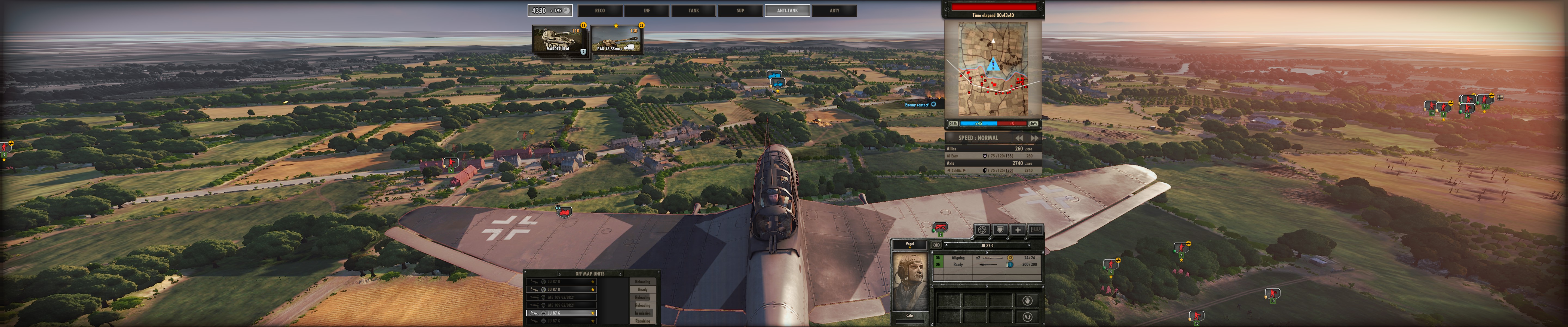
Task: Switch to the RECO unit category
Action: click(599, 10)
